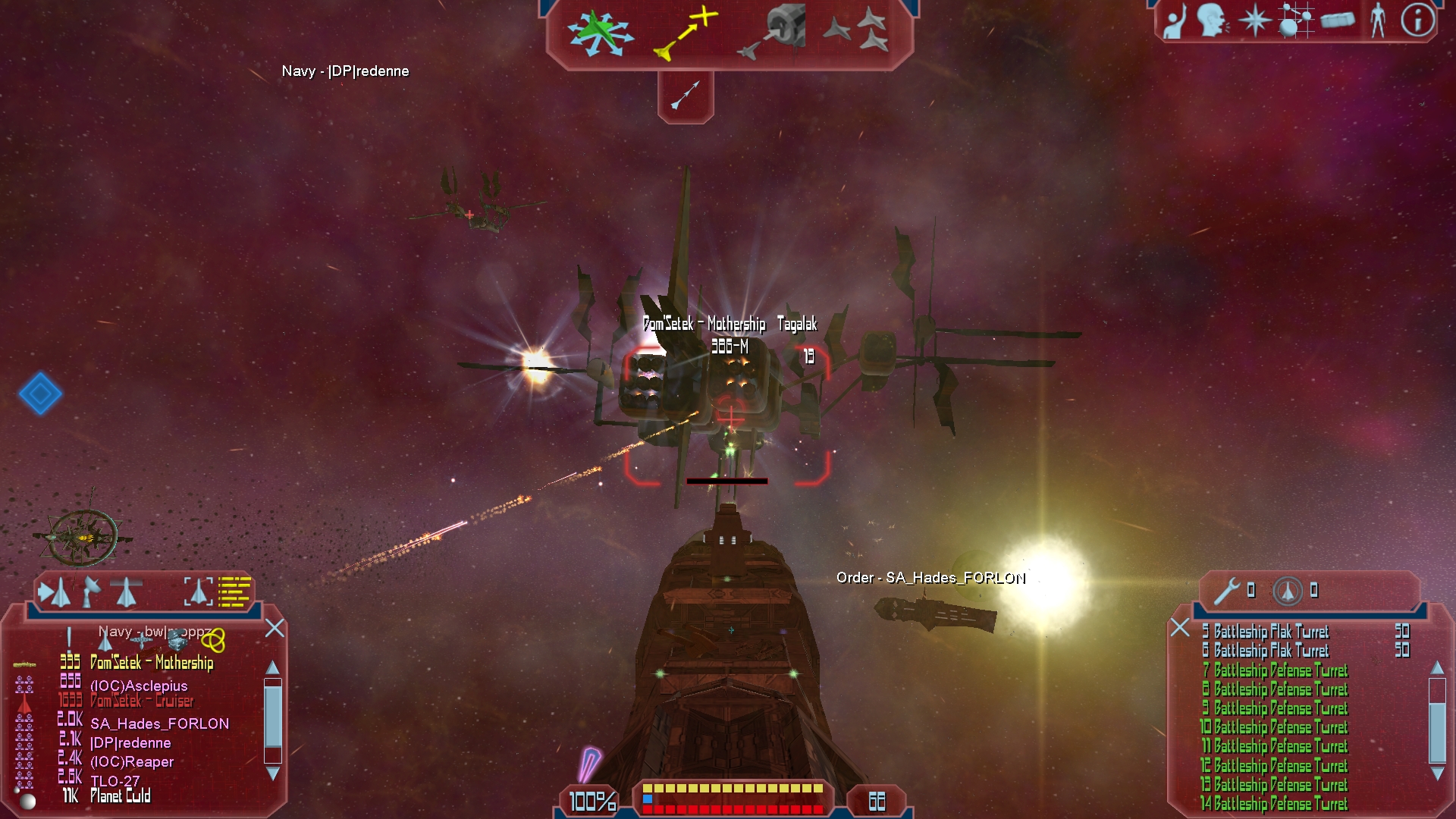
Task: Choose the three-fighter formation icon
Action: click(x=857, y=30)
